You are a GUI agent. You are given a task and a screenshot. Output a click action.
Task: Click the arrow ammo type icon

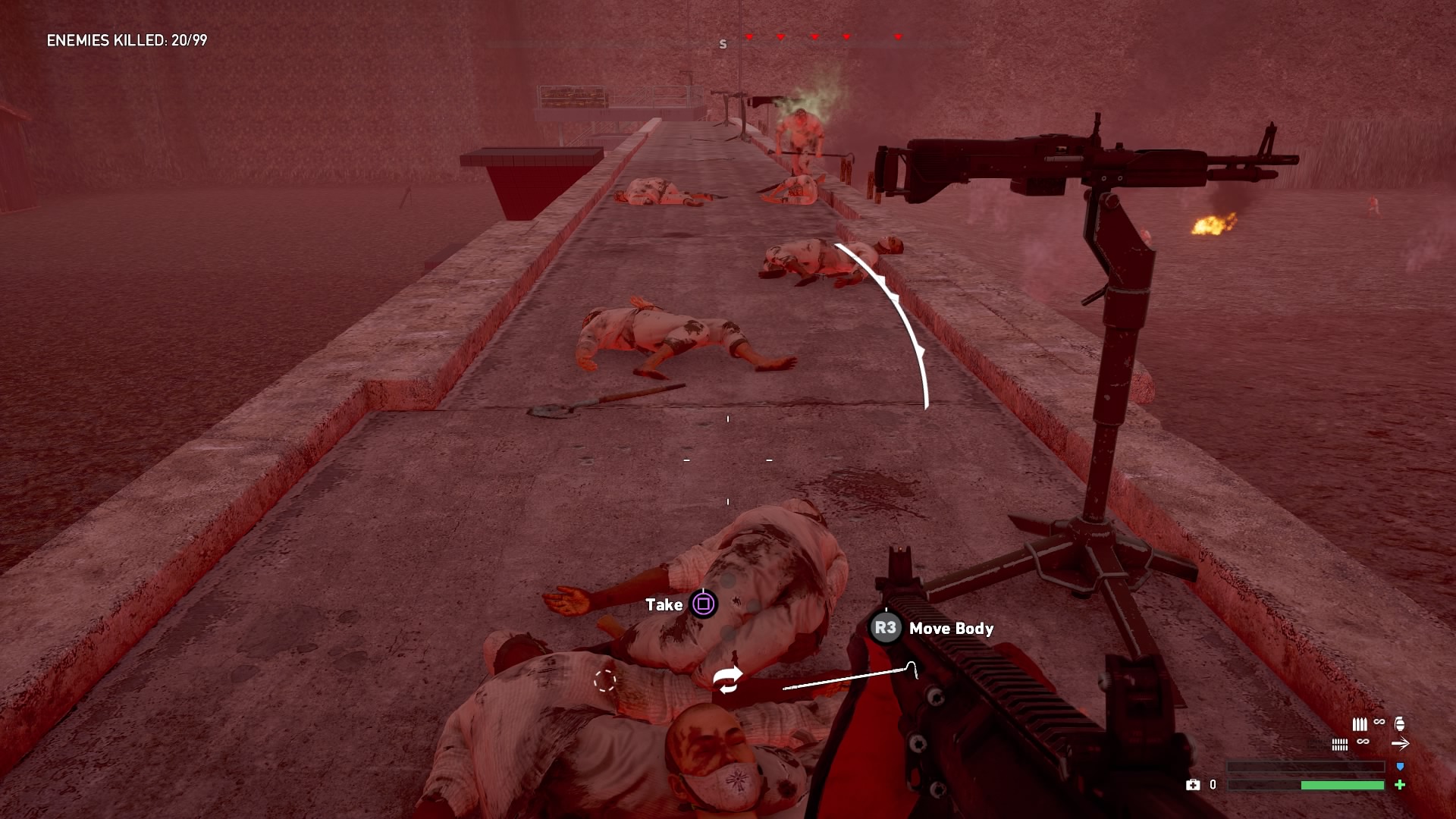(1400, 743)
